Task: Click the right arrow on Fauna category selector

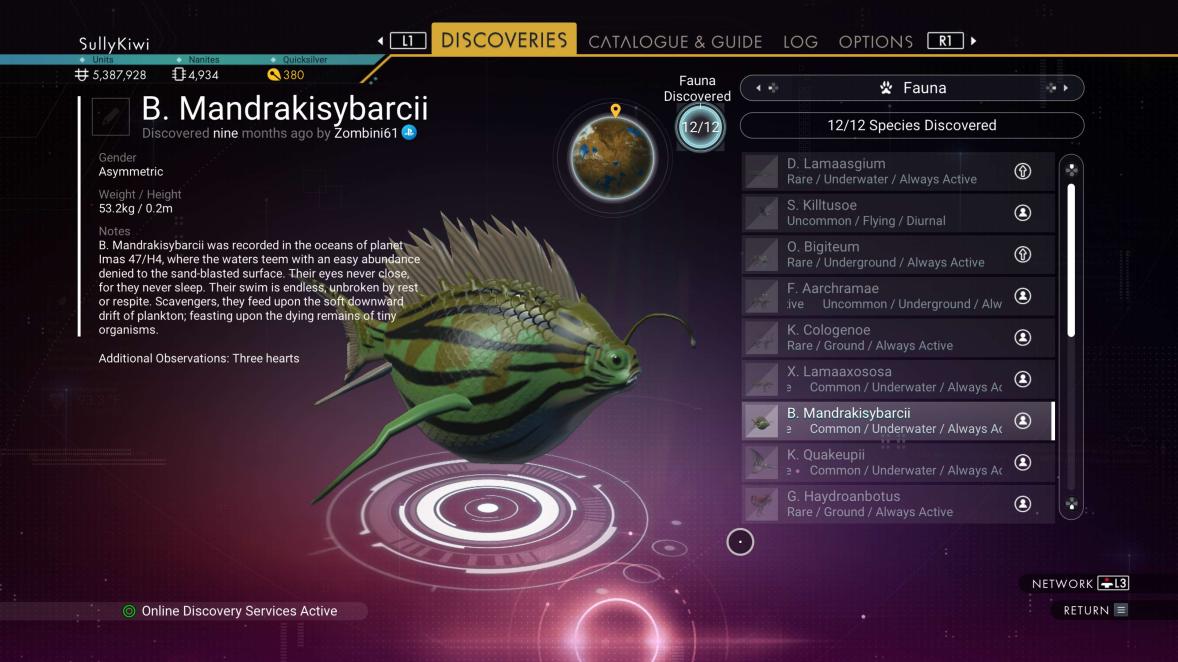Action: click(1064, 88)
